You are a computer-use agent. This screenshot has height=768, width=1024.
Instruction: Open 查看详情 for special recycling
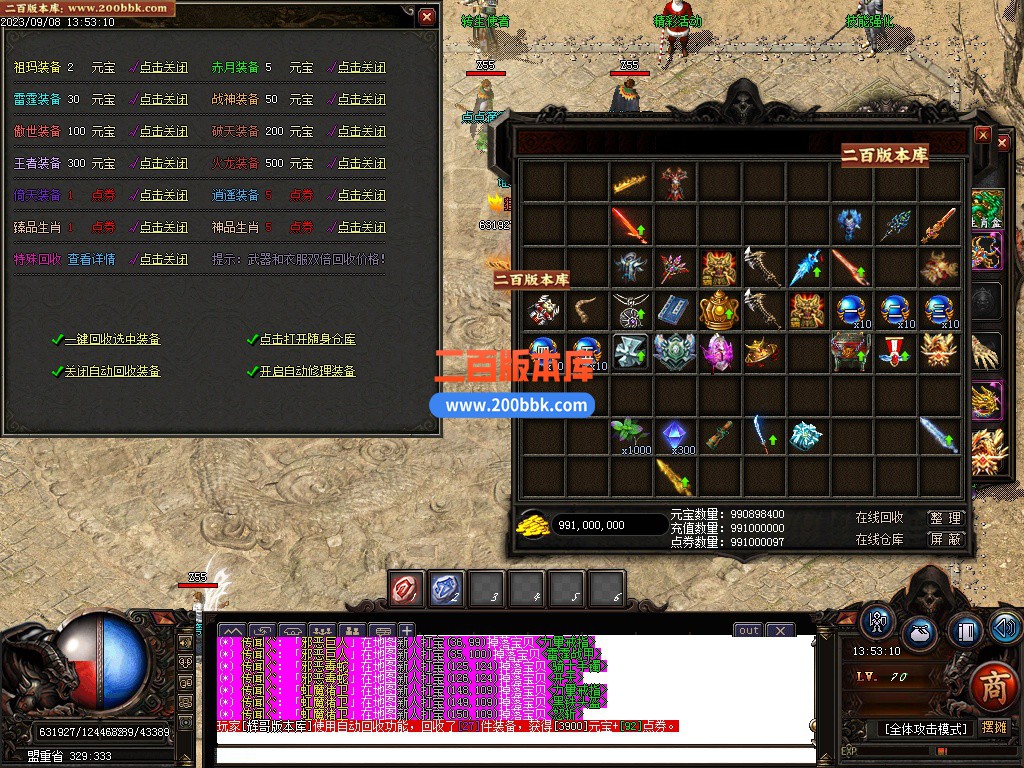[91, 260]
